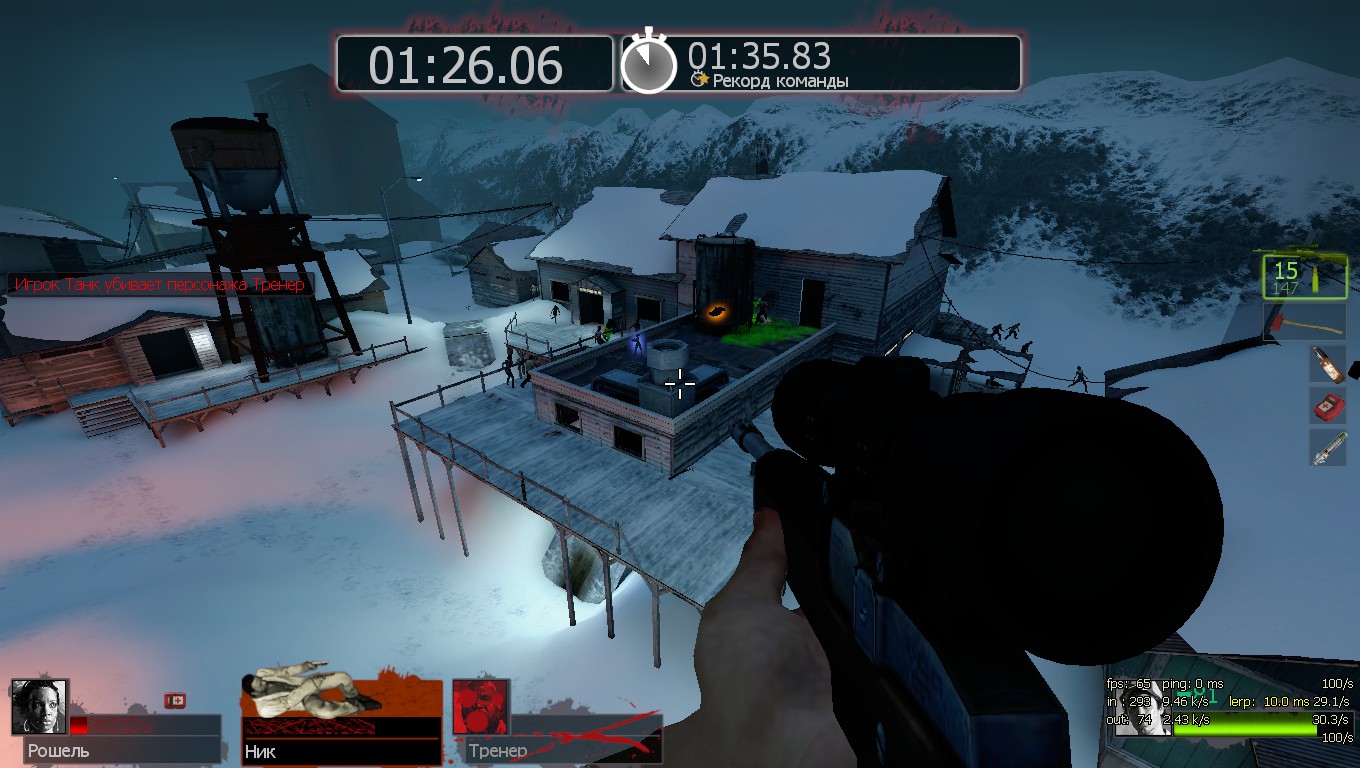The width and height of the screenshot is (1360, 768).
Task: Select the red first aid kit slot
Action: 1328,406
